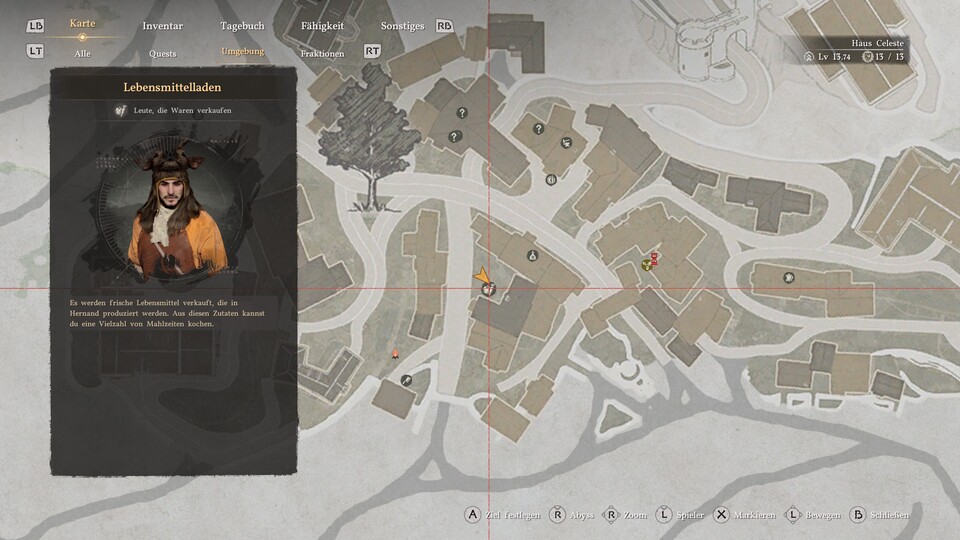Click the potion flask shop marker

533,256
